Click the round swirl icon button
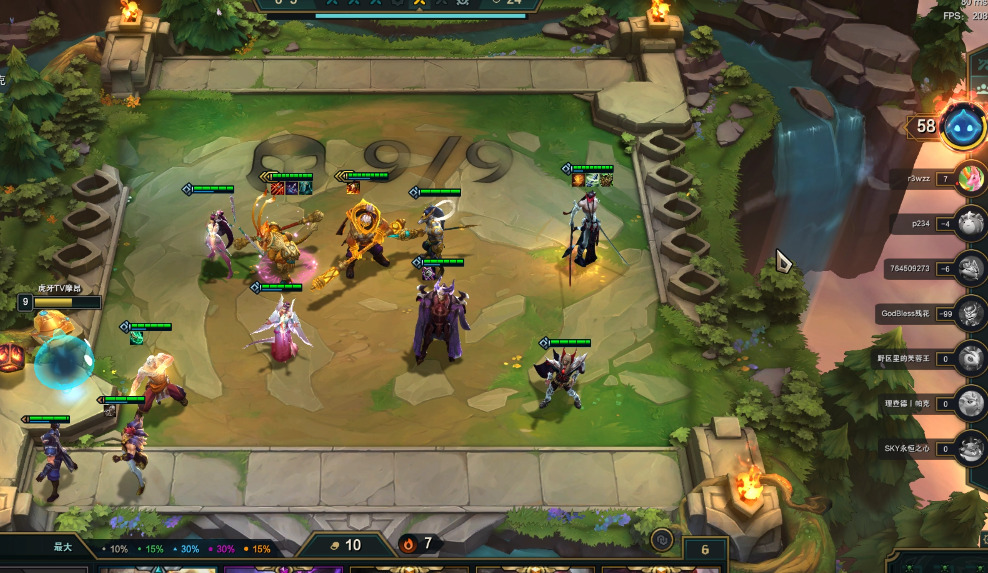 click(x=661, y=541)
